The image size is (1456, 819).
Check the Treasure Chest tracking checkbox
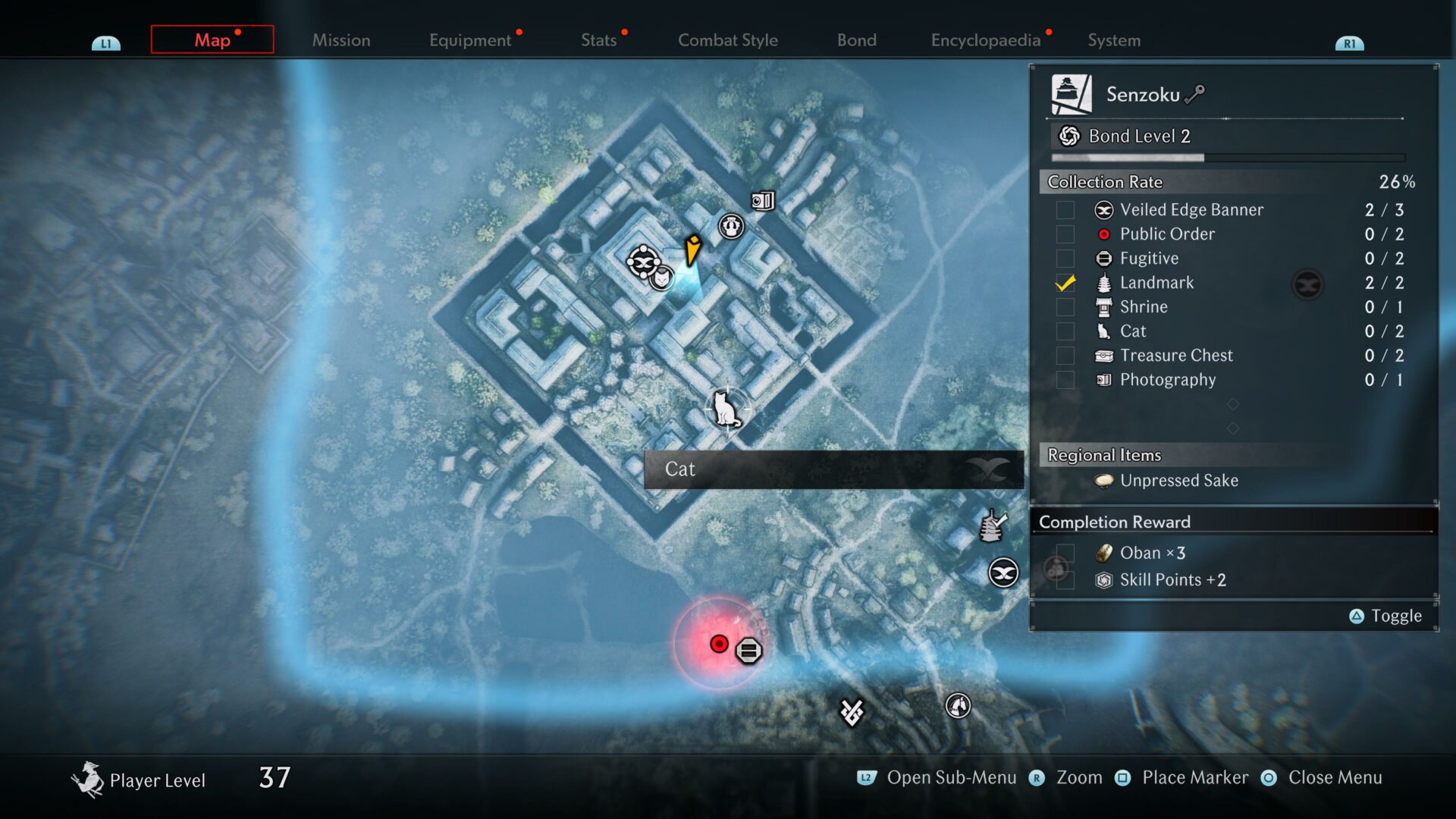tap(1065, 356)
